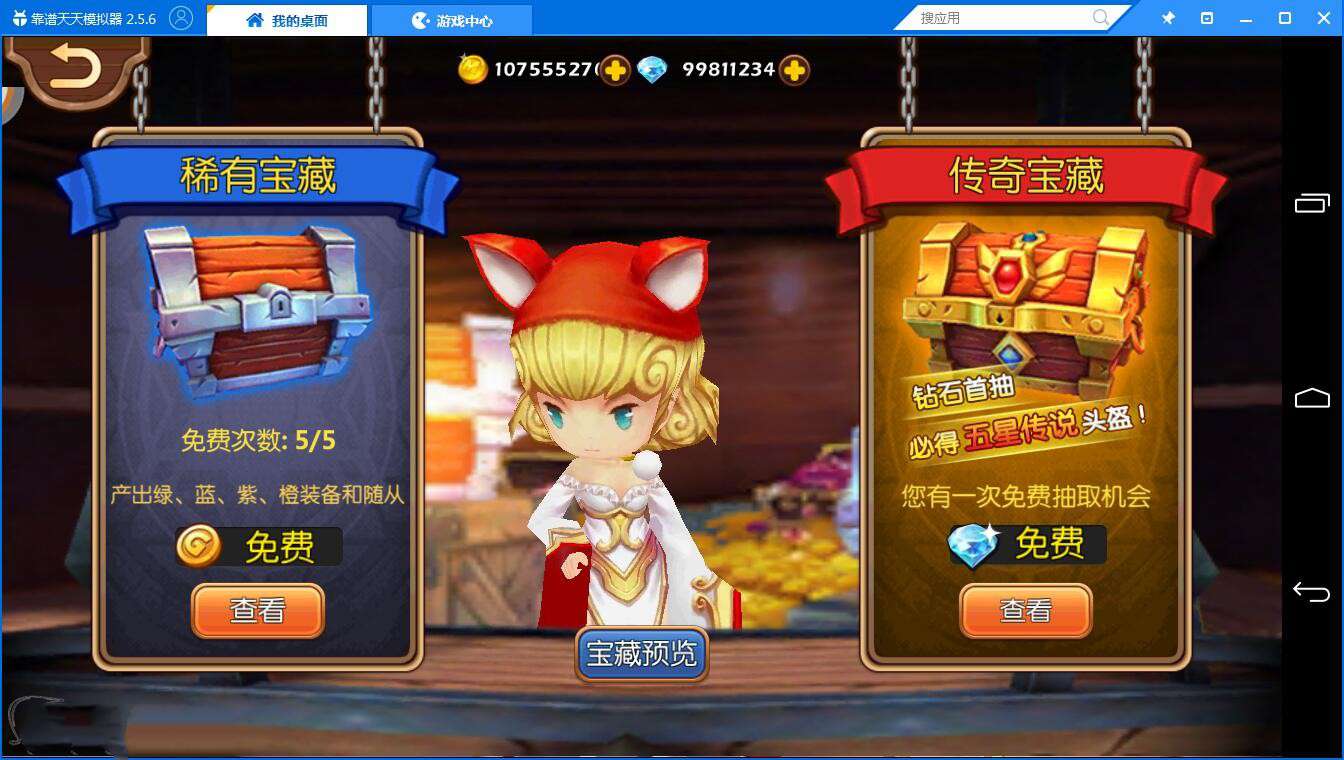Click 查看 under the 稀有宝藏 panel
Image resolution: width=1344 pixels, height=760 pixels.
point(257,610)
